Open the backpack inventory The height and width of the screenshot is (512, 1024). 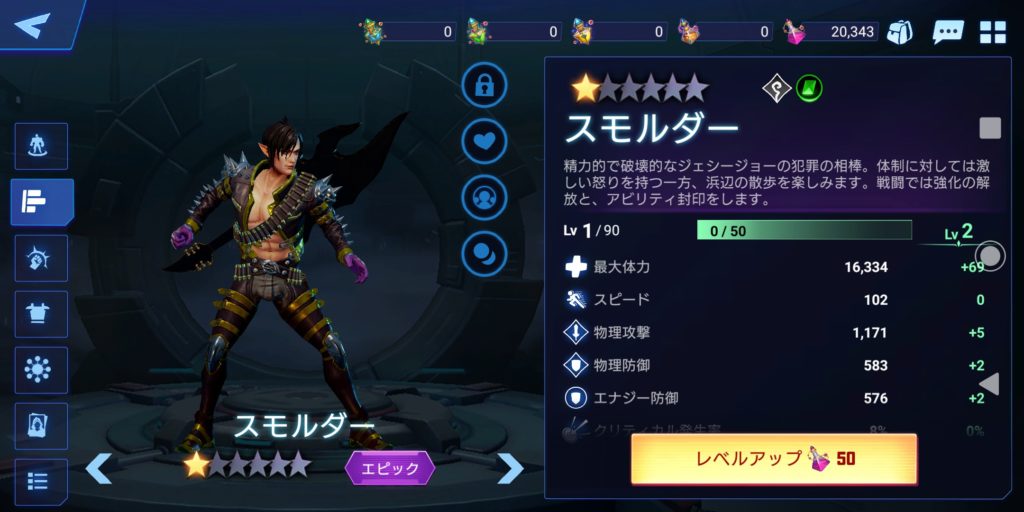900,32
